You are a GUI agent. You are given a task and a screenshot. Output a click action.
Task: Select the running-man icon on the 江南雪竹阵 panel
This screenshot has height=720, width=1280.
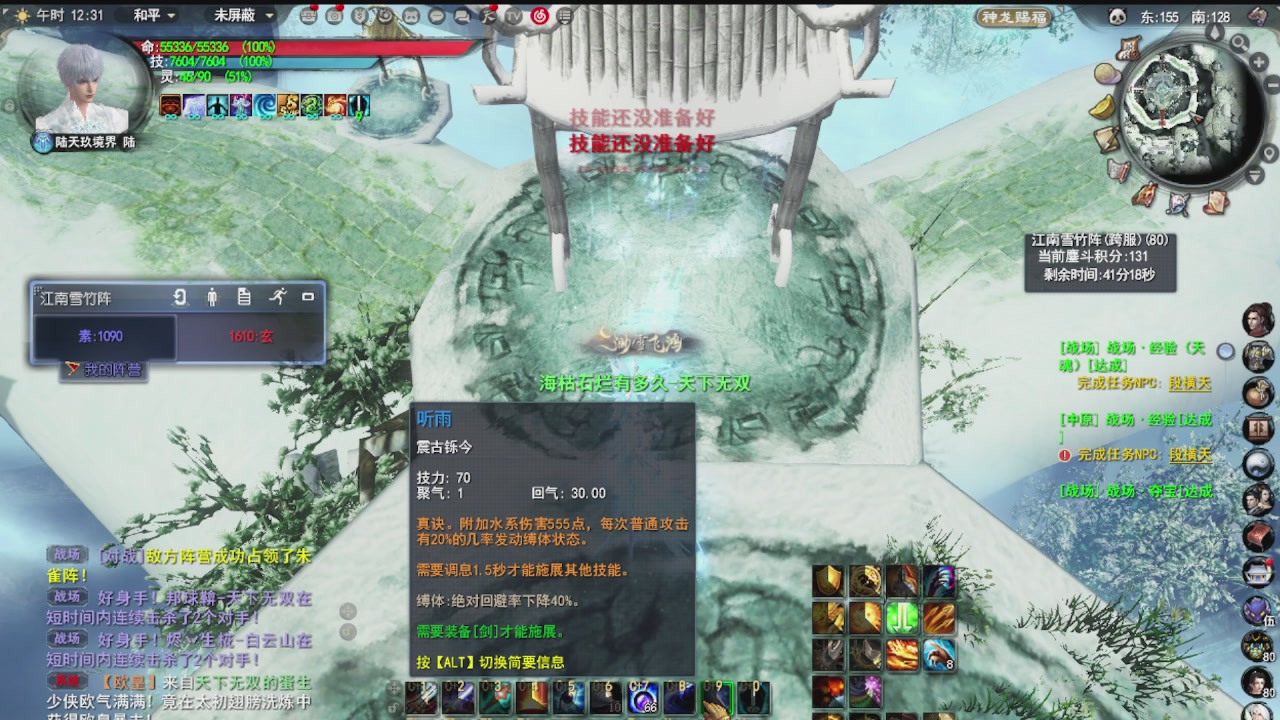click(280, 298)
